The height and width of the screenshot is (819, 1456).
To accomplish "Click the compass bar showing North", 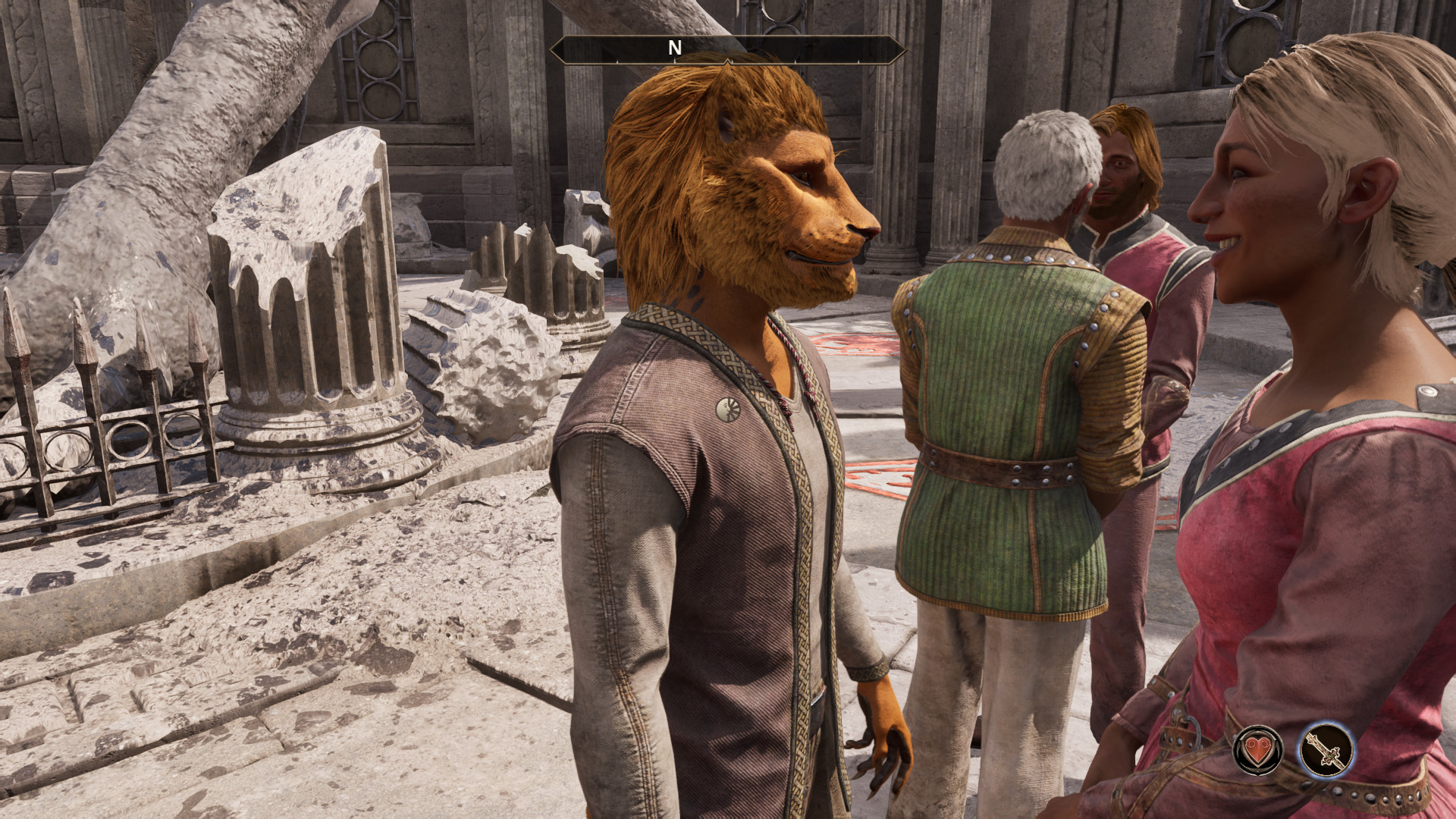I will [727, 49].
